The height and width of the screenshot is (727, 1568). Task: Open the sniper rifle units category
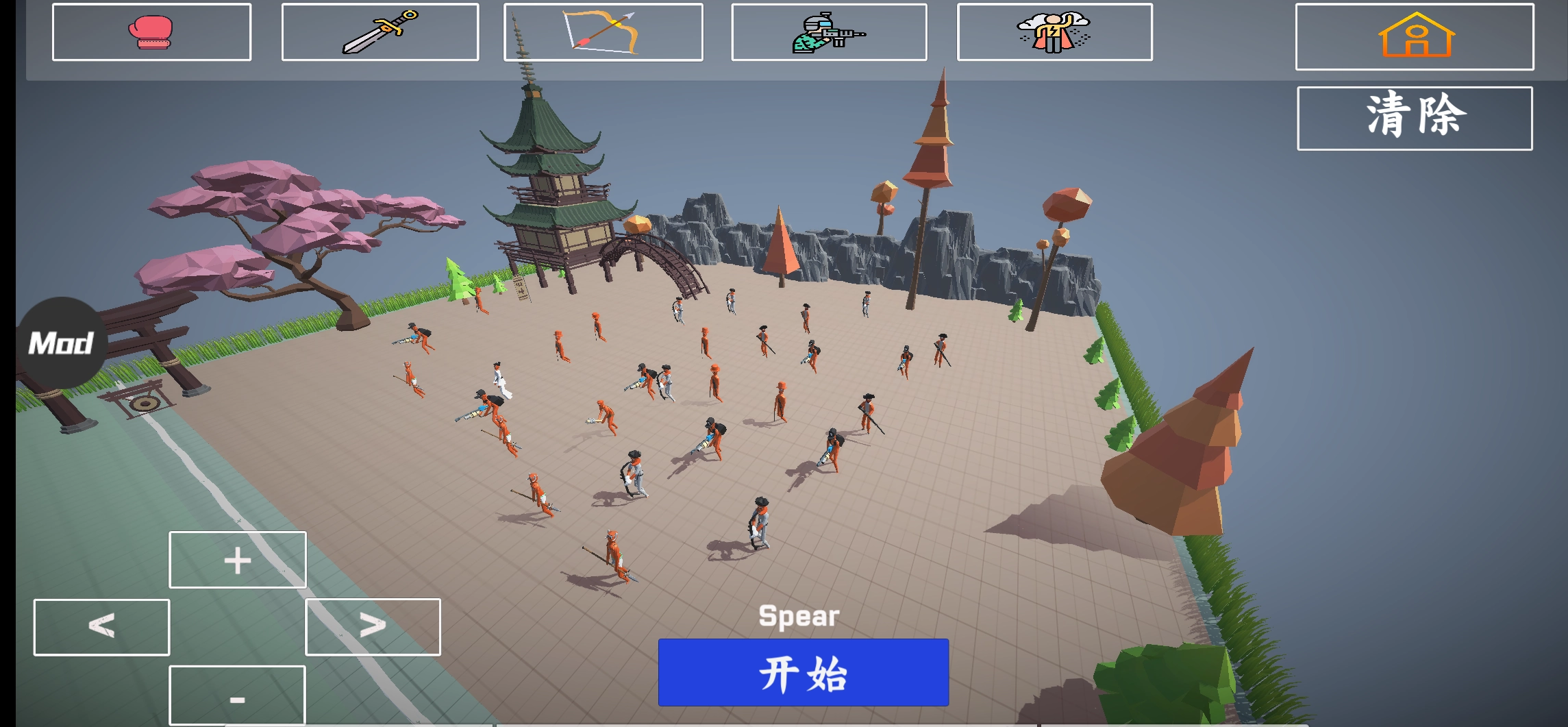pyautogui.click(x=830, y=33)
